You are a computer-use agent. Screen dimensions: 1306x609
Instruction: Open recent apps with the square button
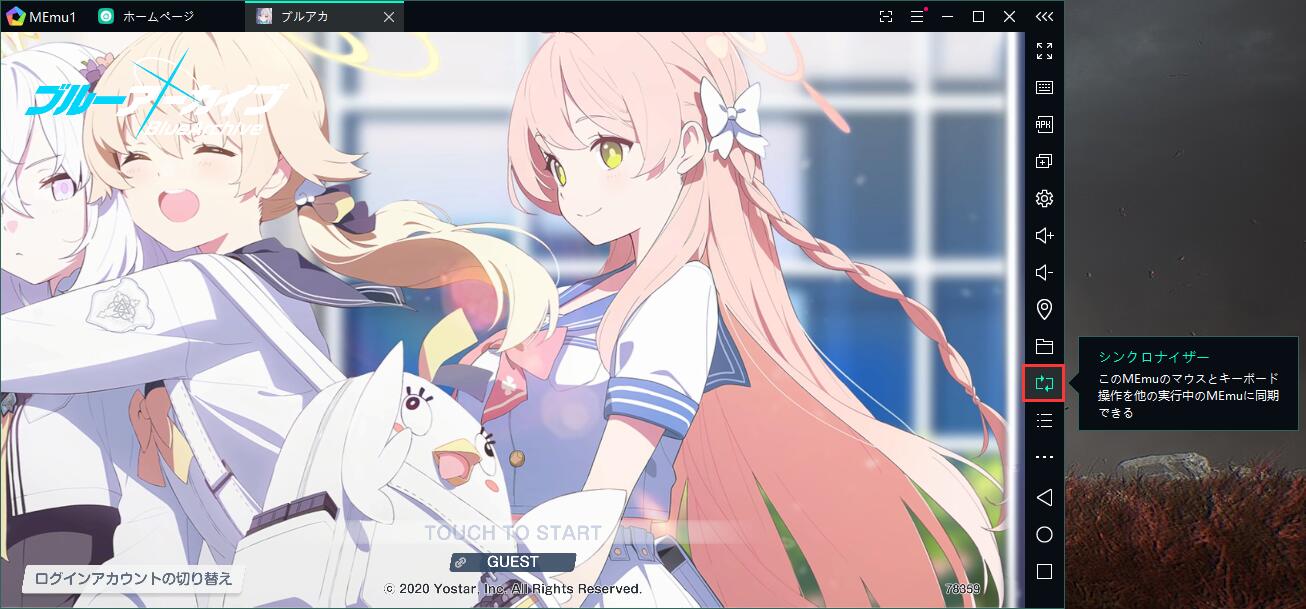click(x=1044, y=572)
